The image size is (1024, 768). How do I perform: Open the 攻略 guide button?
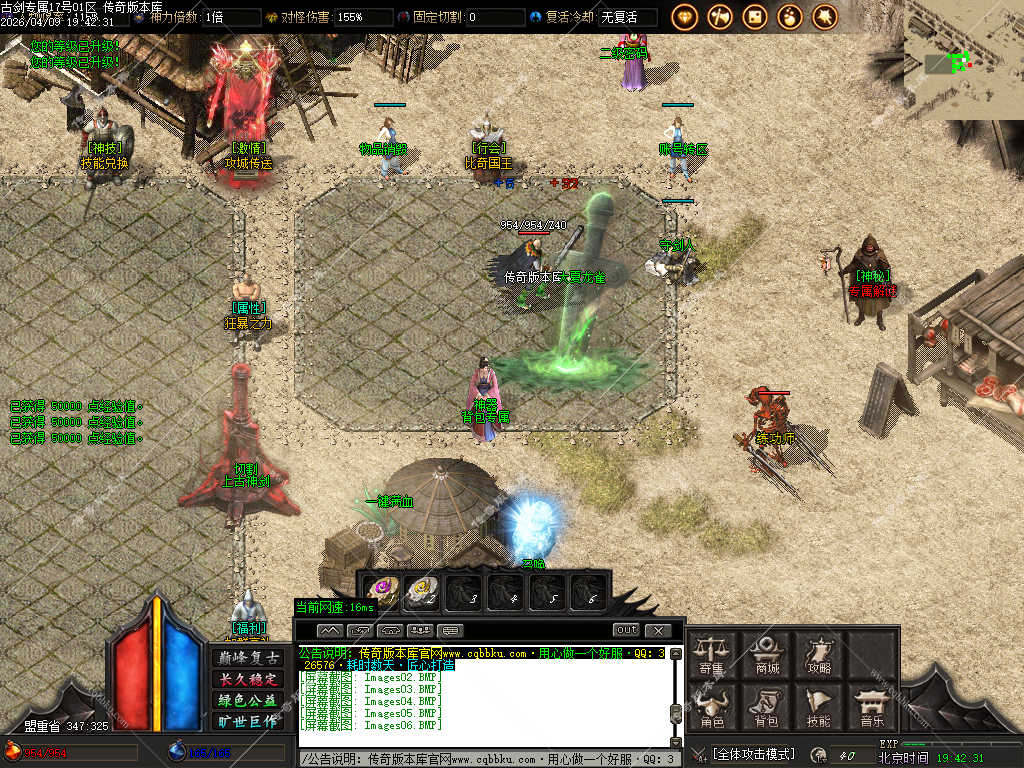(819, 654)
